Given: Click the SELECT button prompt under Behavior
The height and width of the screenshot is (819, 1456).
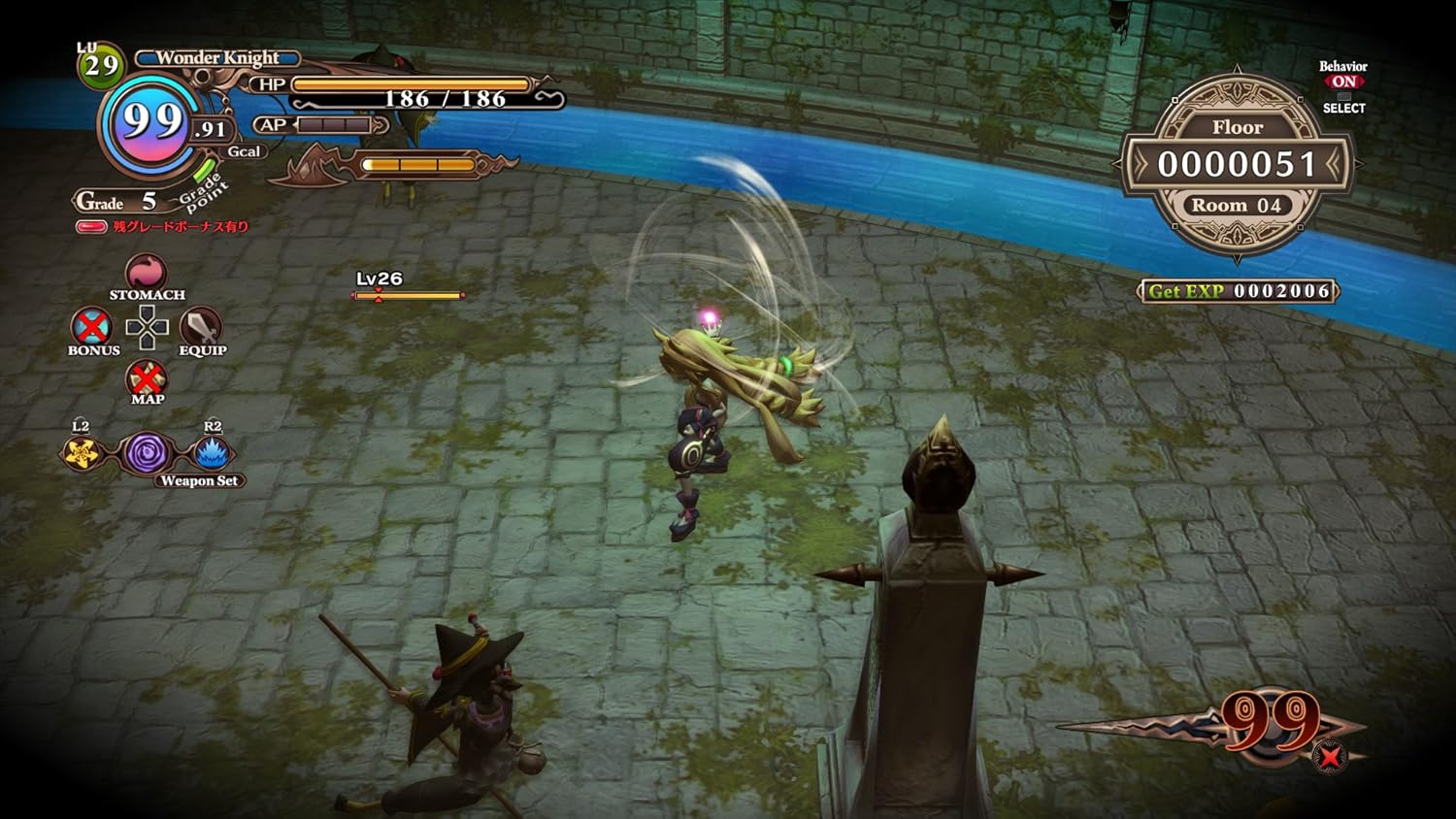Looking at the screenshot, I should (x=1344, y=109).
